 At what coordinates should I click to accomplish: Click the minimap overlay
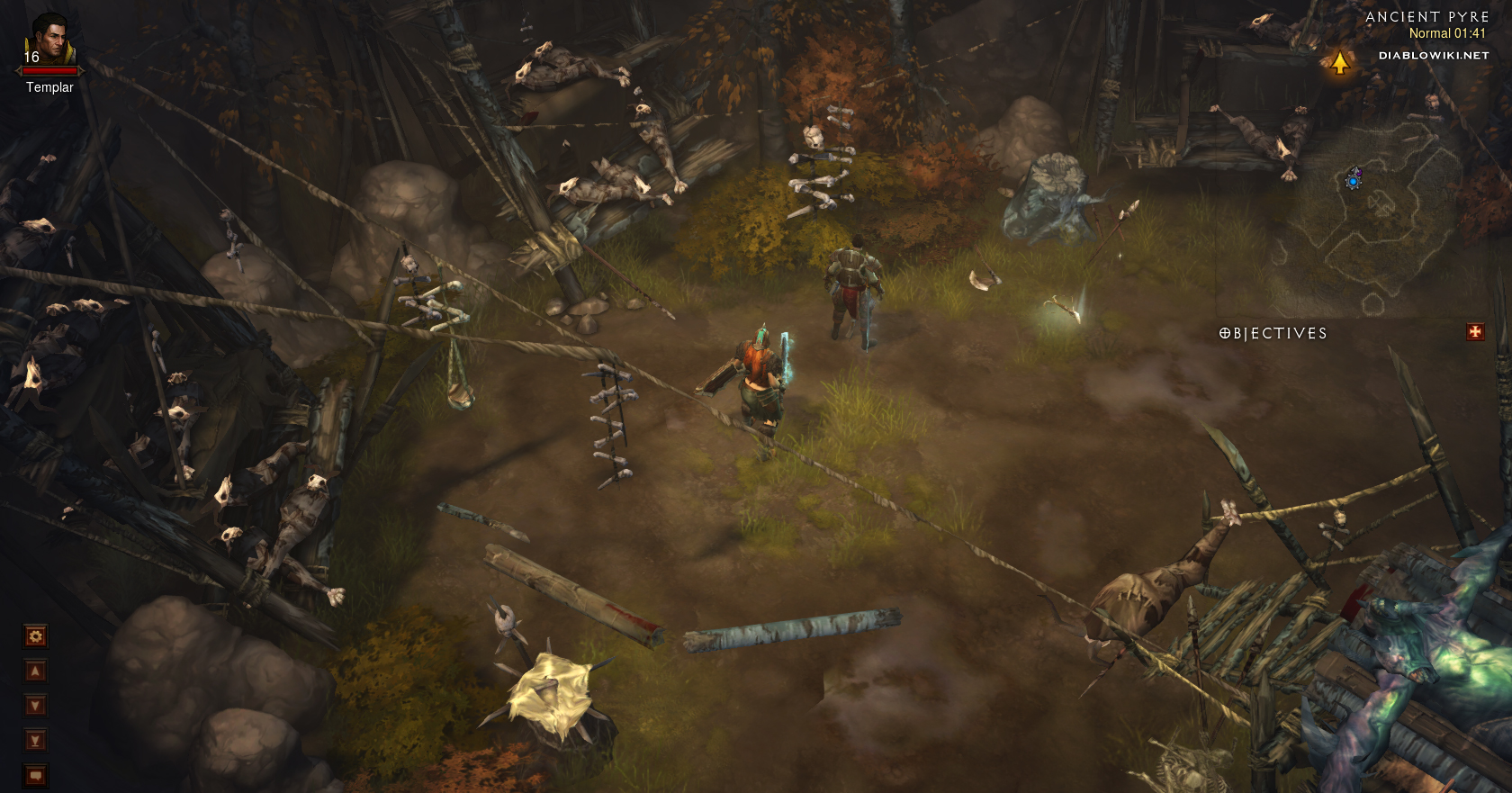[x=1377, y=216]
